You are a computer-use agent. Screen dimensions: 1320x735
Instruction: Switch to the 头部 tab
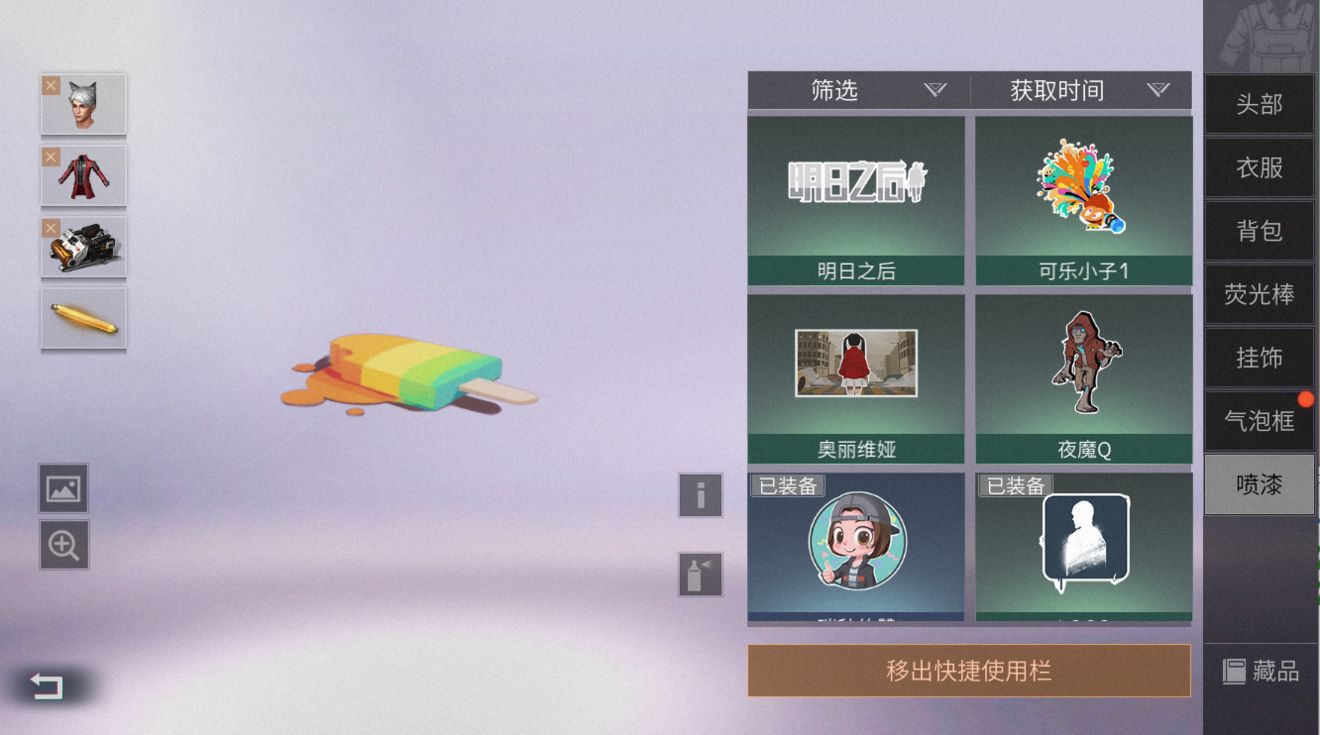pos(1258,104)
